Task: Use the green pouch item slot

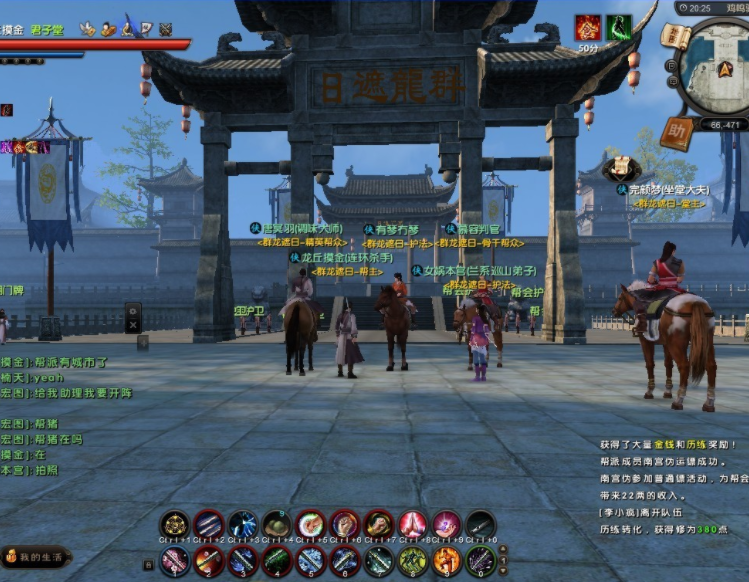Action: [277, 524]
